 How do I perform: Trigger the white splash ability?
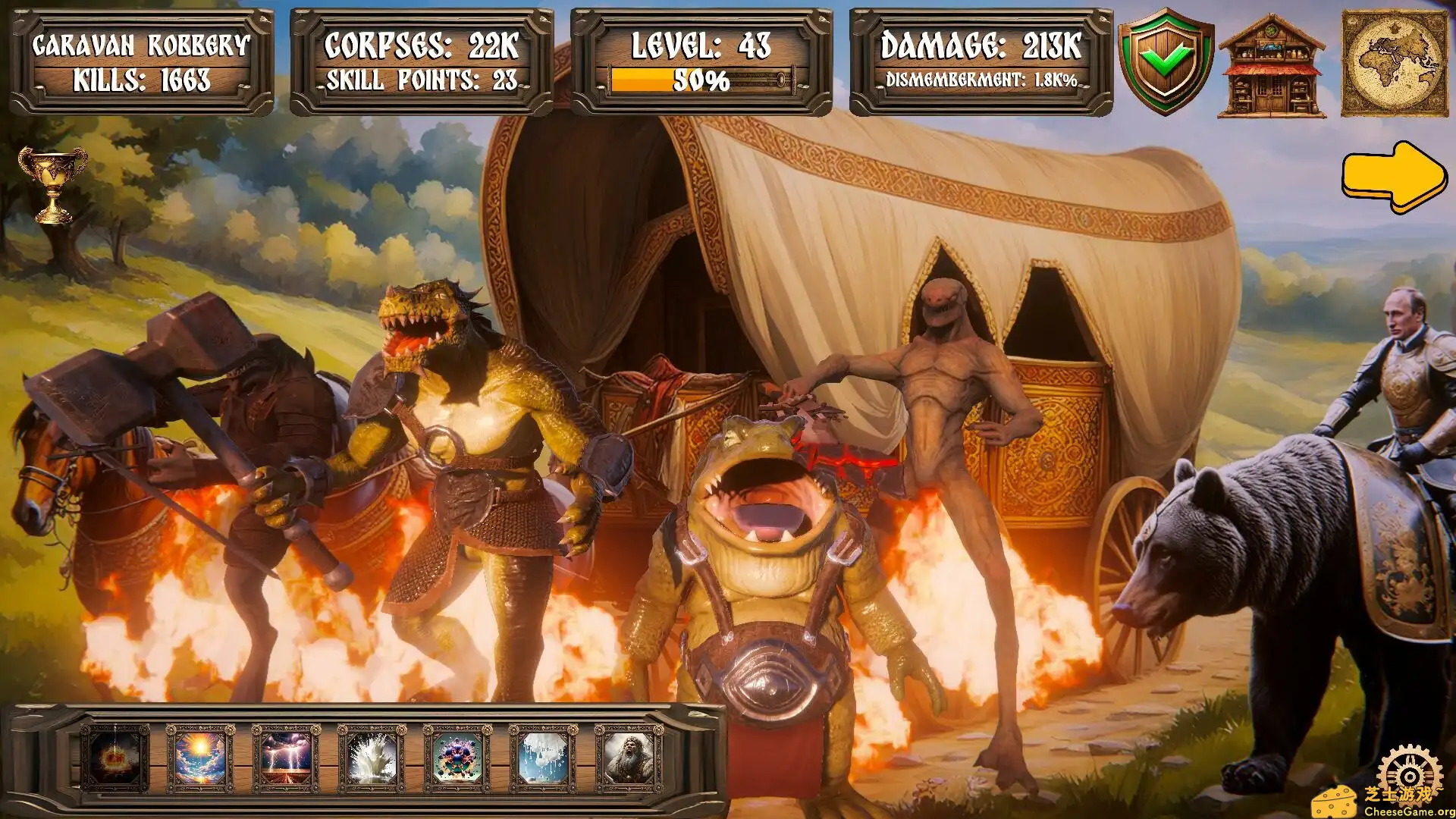[372, 756]
